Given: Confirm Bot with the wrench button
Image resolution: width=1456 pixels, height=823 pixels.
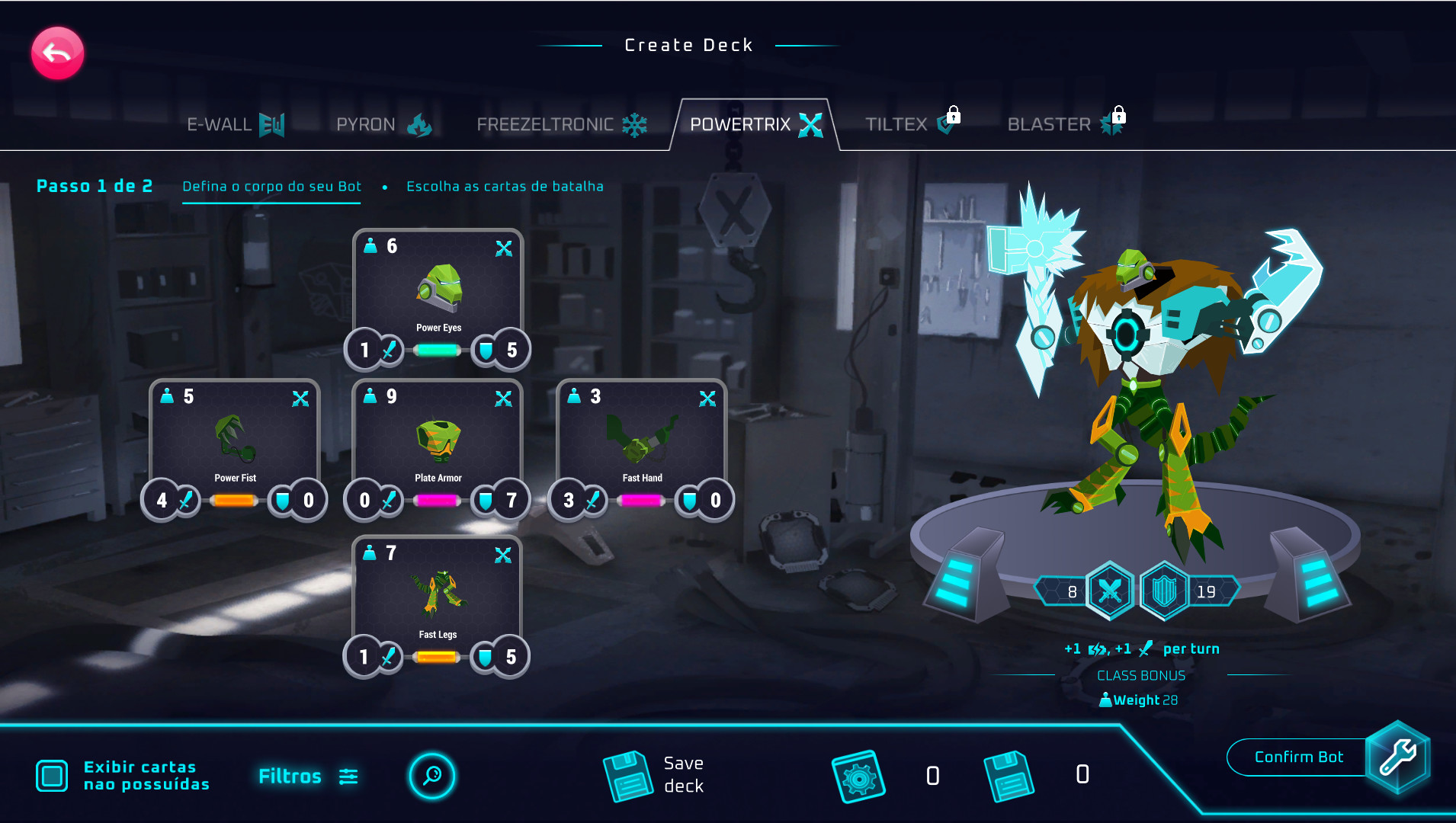Looking at the screenshot, I should (x=1397, y=757).
